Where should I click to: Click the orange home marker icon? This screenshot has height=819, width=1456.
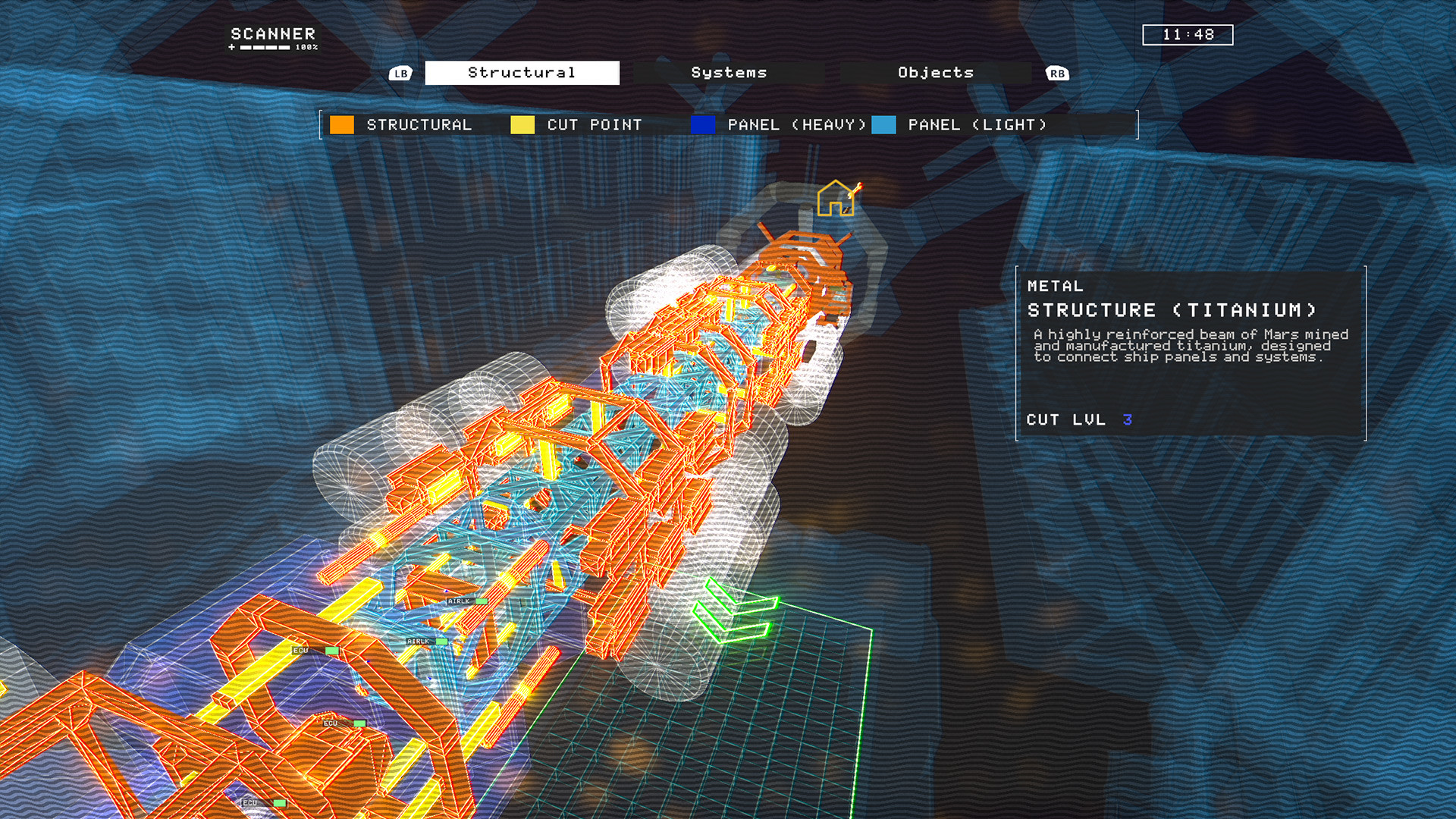[836, 199]
